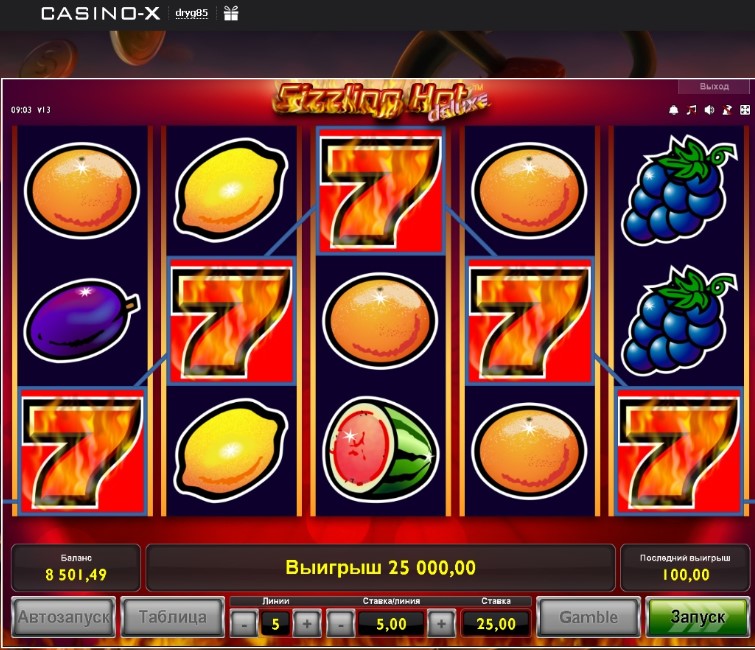Screen dimensions: 755x650
Task: Exit the game via Выход
Action: coord(714,87)
